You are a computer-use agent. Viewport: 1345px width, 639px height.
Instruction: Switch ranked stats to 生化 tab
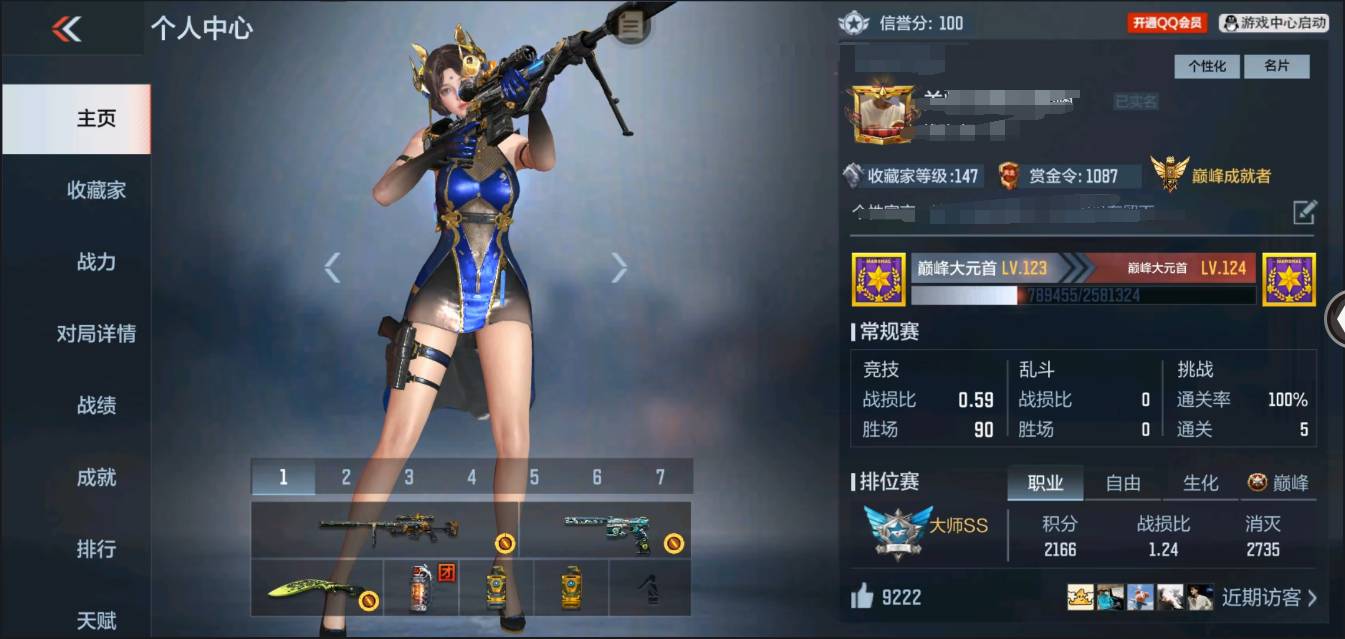click(x=1200, y=483)
